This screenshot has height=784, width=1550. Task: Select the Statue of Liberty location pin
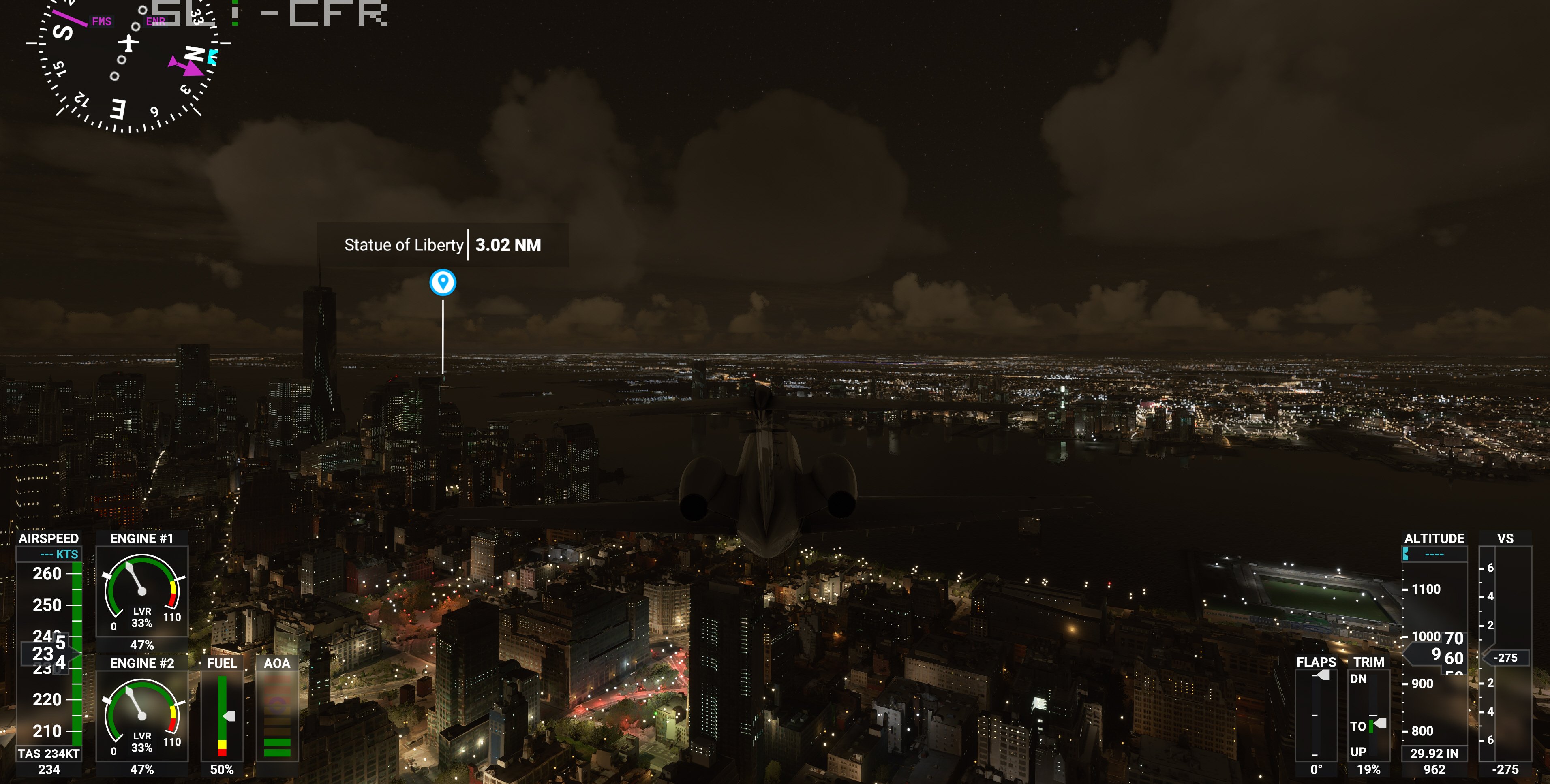pos(443,282)
